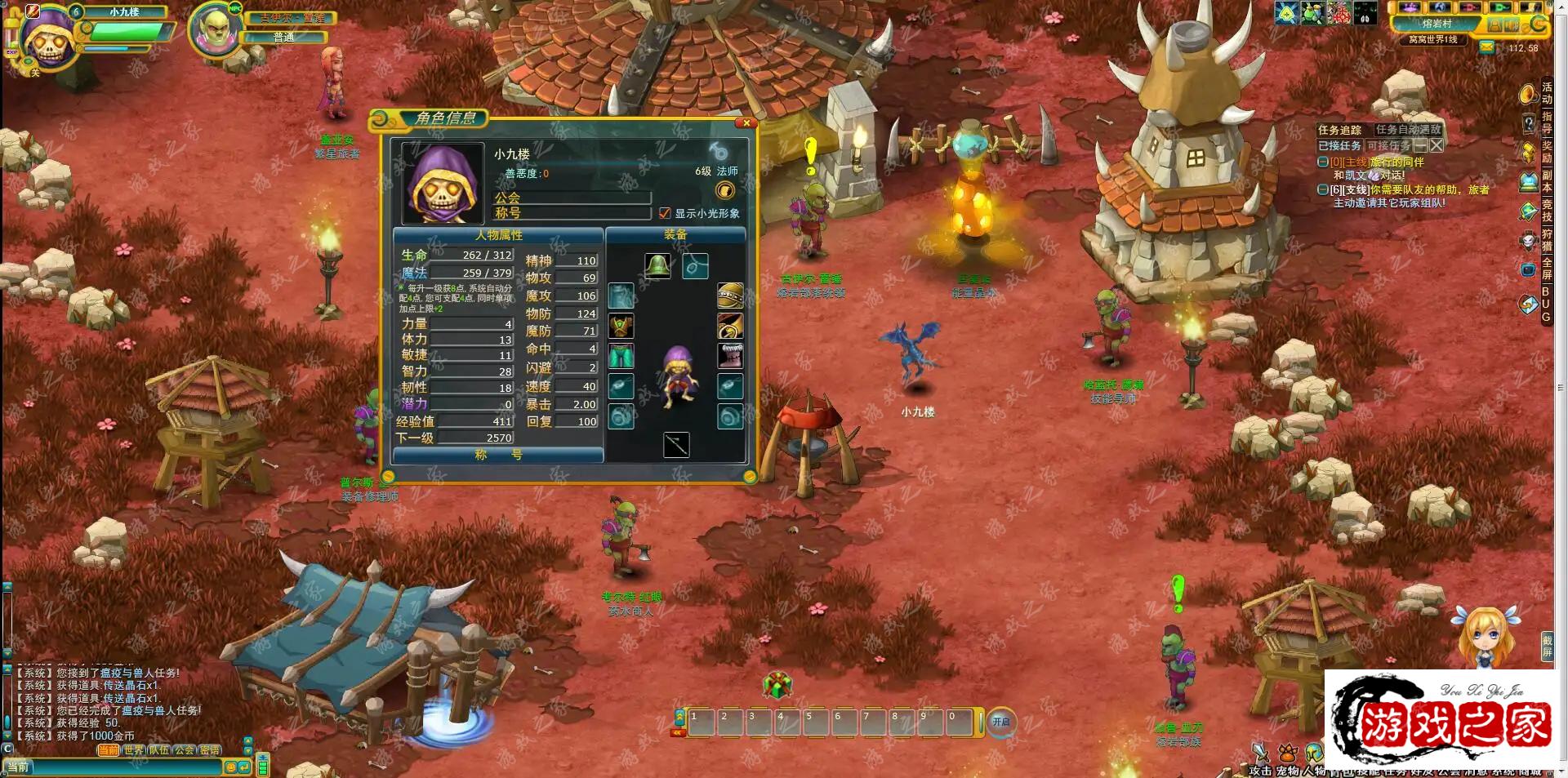Toggle the 显示小光形象 checkbox
This screenshot has width=1568, height=778.
point(665,213)
